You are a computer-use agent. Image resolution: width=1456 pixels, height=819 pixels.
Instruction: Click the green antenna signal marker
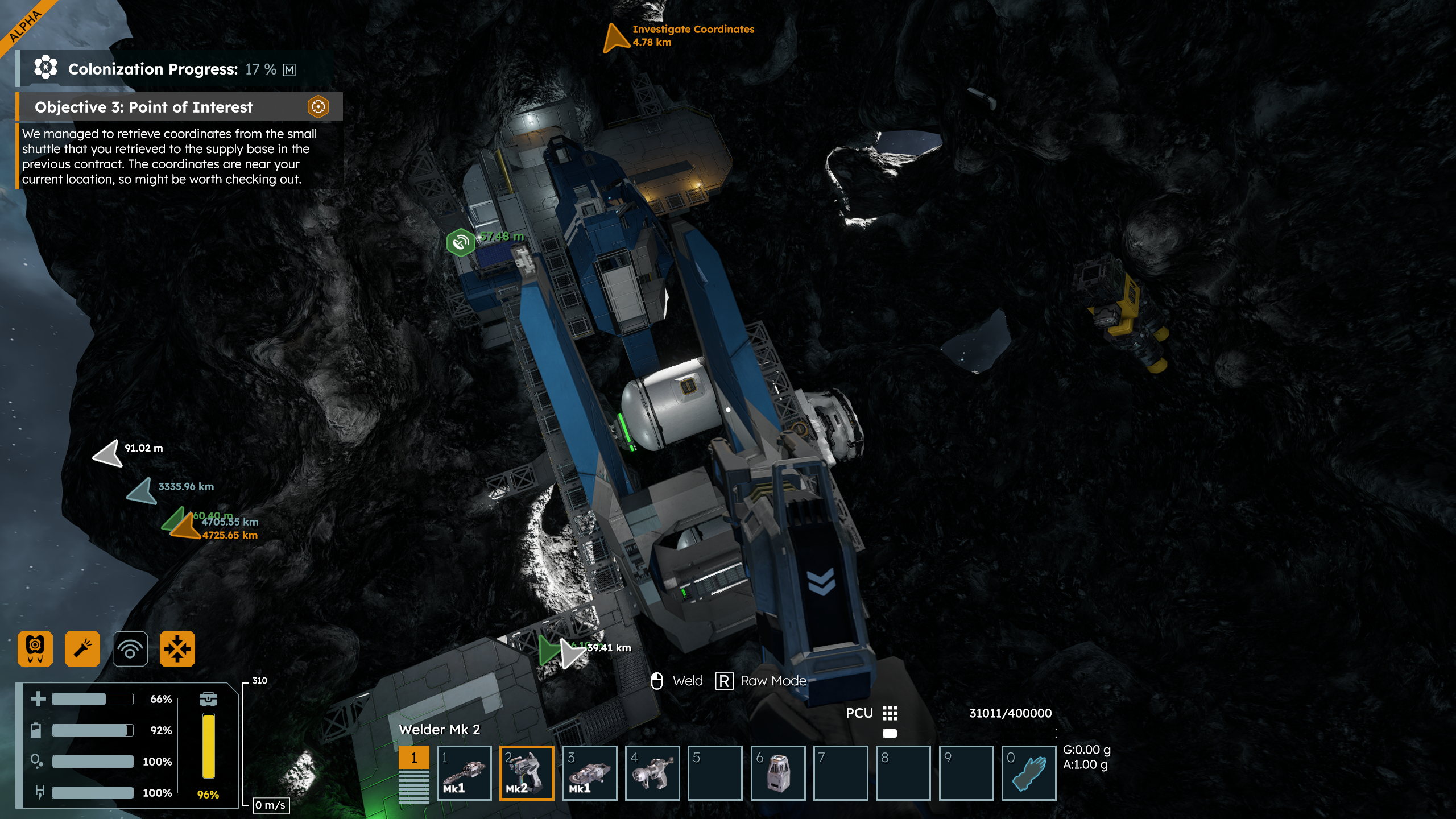coord(460,242)
